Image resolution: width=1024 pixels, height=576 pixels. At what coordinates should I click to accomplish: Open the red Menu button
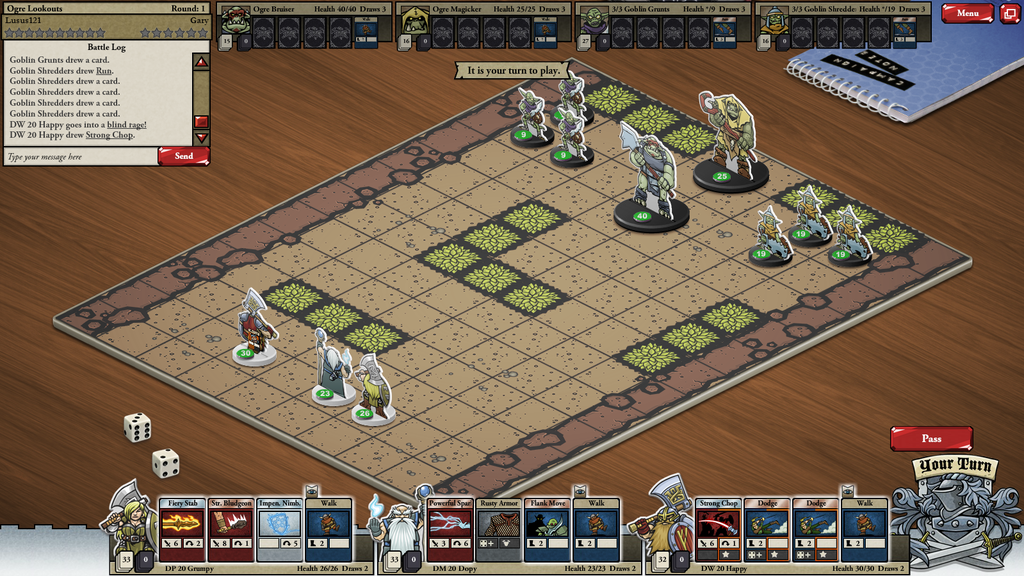click(967, 14)
